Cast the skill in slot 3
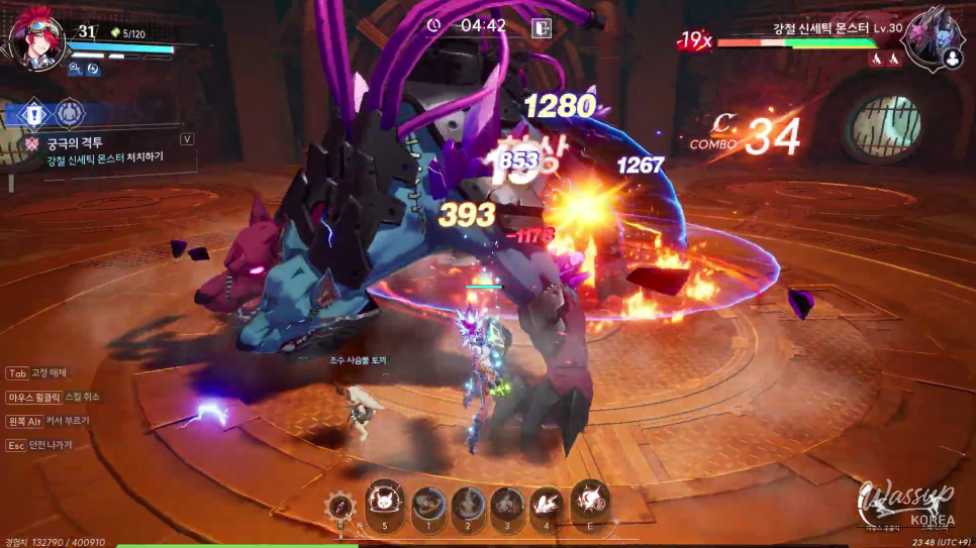The image size is (976, 548). (x=507, y=504)
